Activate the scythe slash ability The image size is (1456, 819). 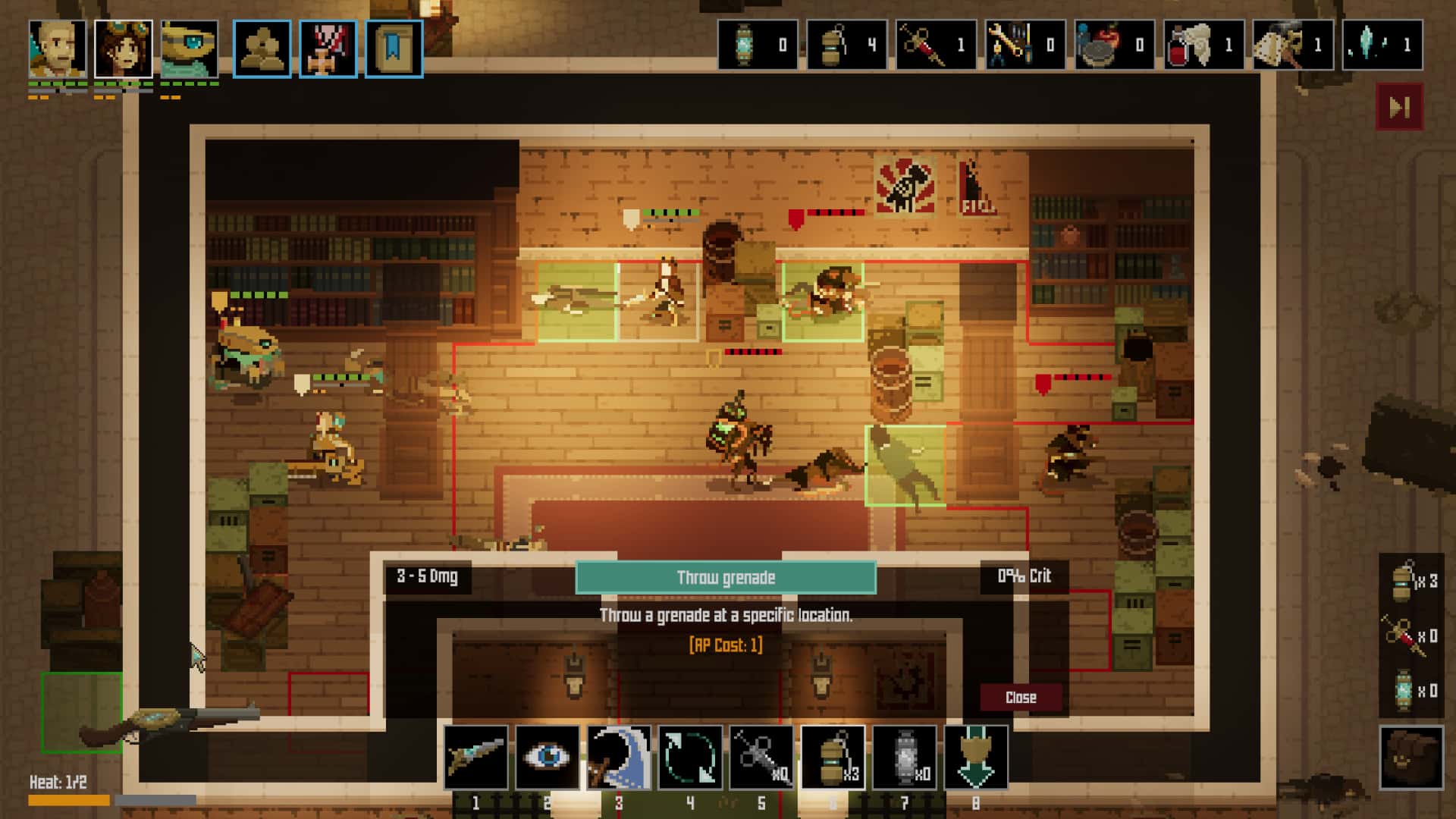click(619, 757)
